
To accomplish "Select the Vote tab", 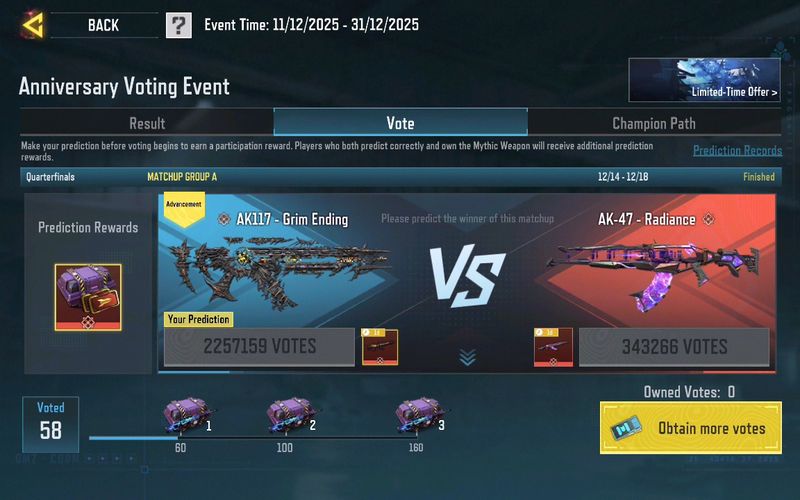I will [400, 123].
